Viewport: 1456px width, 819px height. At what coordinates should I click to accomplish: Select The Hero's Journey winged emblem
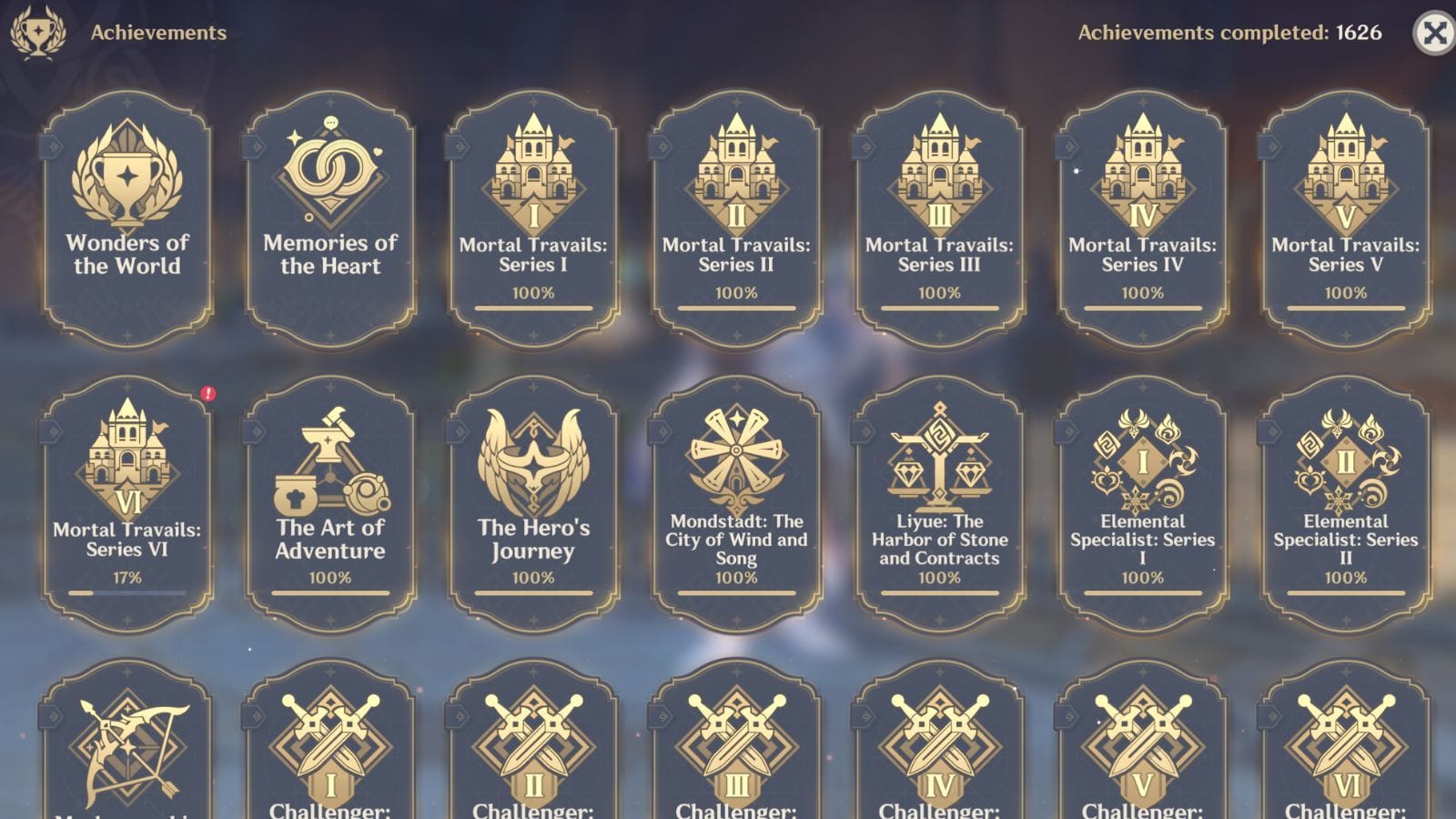point(533,464)
